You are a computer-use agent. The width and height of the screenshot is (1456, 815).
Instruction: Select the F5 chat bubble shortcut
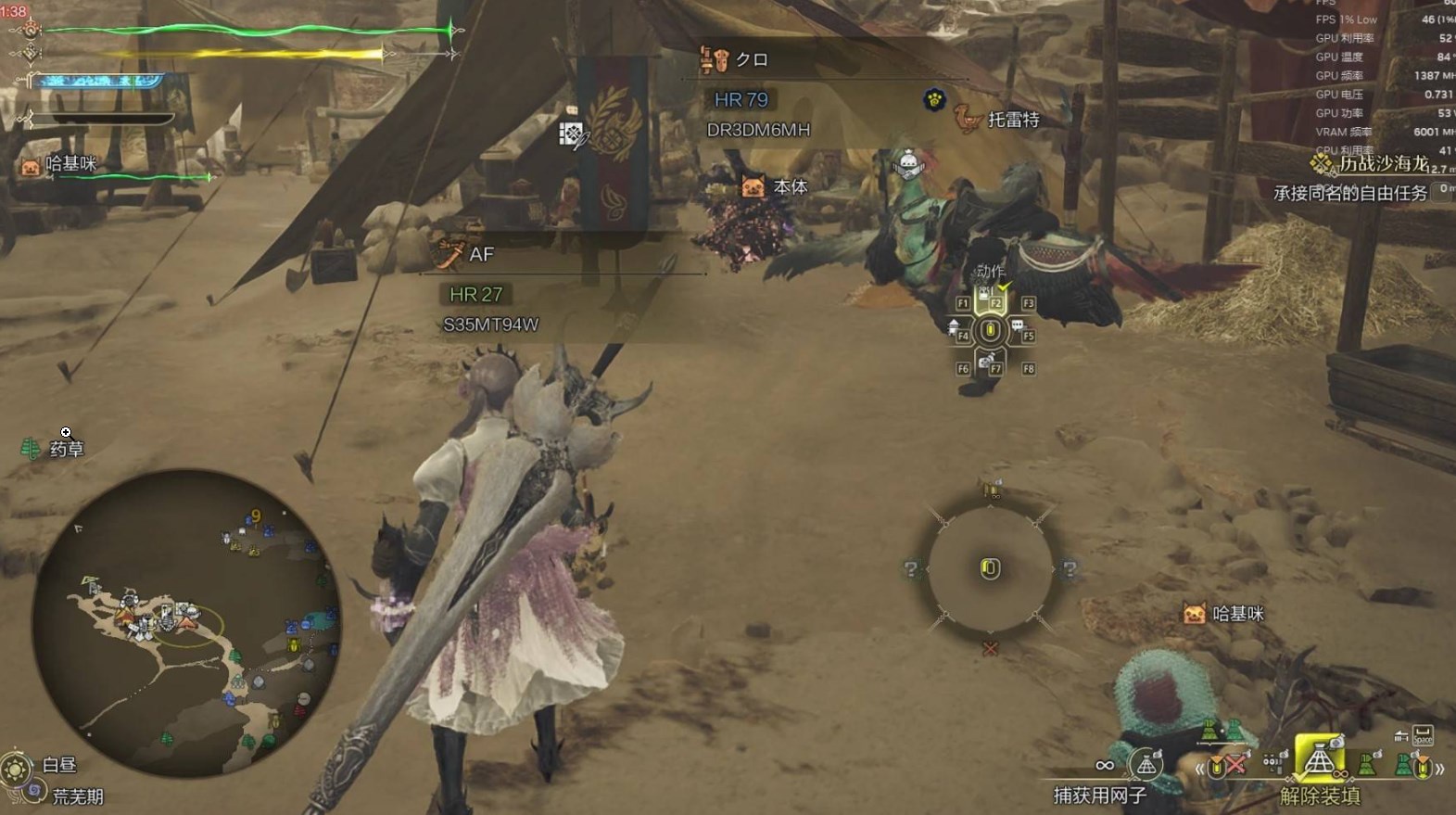coord(1021,330)
